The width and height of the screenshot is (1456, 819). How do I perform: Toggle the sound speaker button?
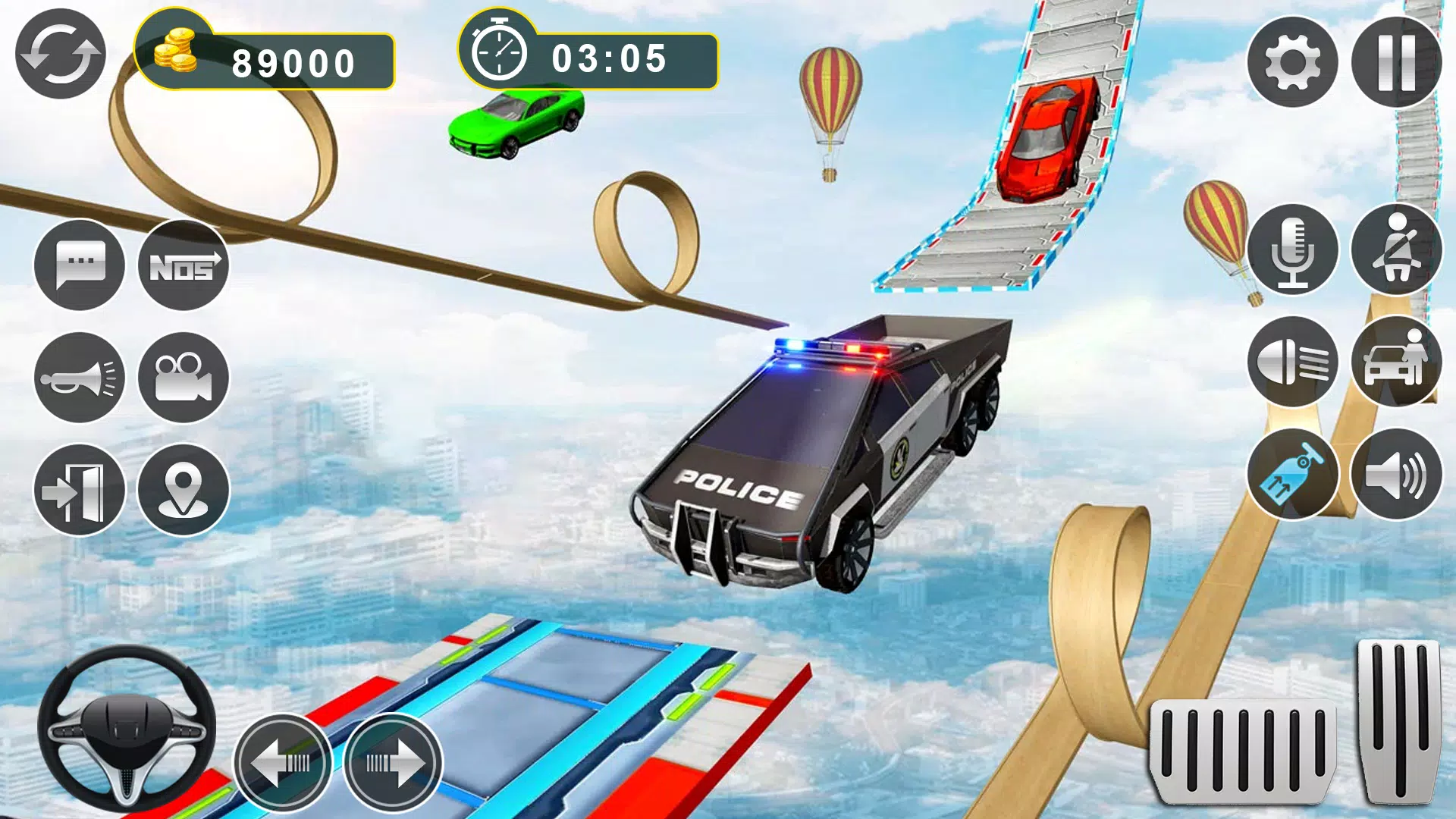point(1396,475)
